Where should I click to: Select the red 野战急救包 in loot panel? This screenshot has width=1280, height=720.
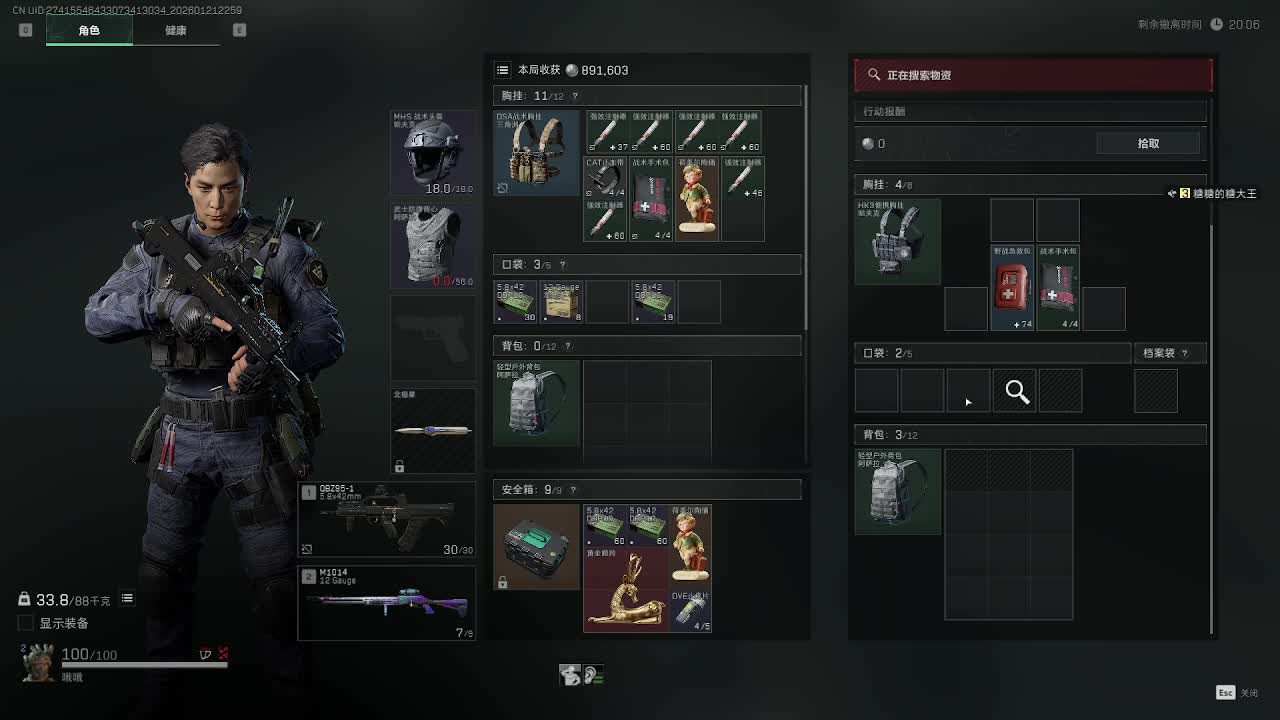[1011, 287]
